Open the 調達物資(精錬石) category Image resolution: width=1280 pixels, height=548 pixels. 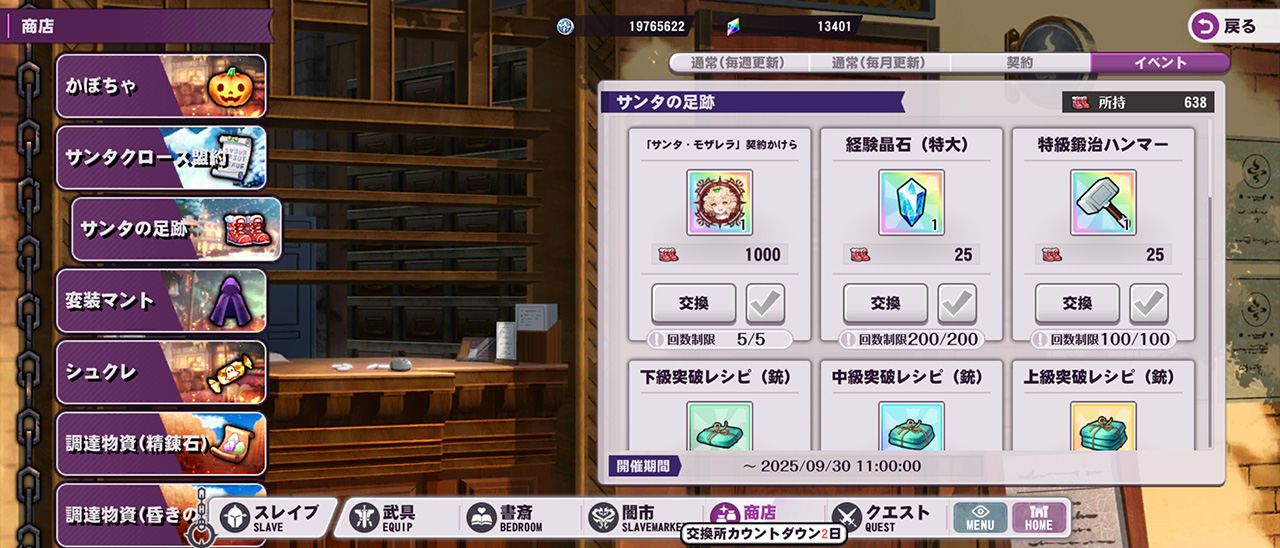pyautogui.click(x=161, y=444)
